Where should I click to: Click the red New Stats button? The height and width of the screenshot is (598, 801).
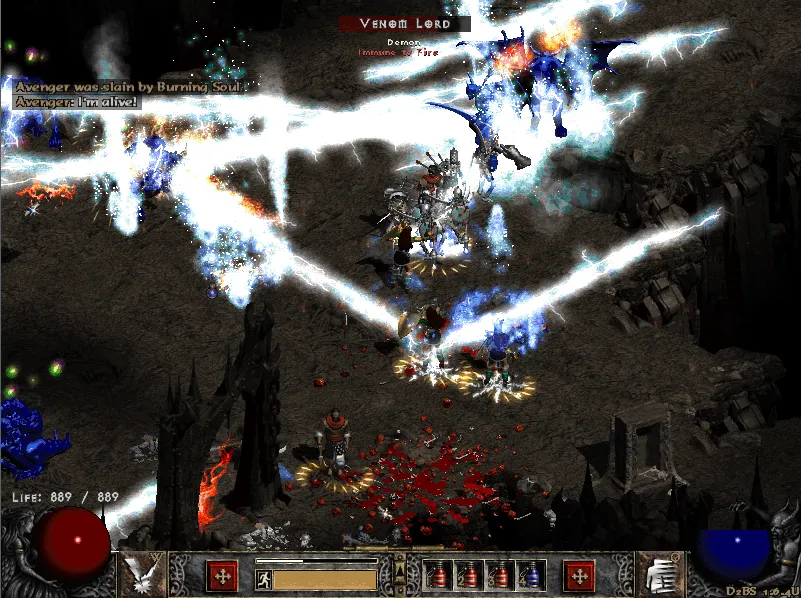tap(221, 576)
